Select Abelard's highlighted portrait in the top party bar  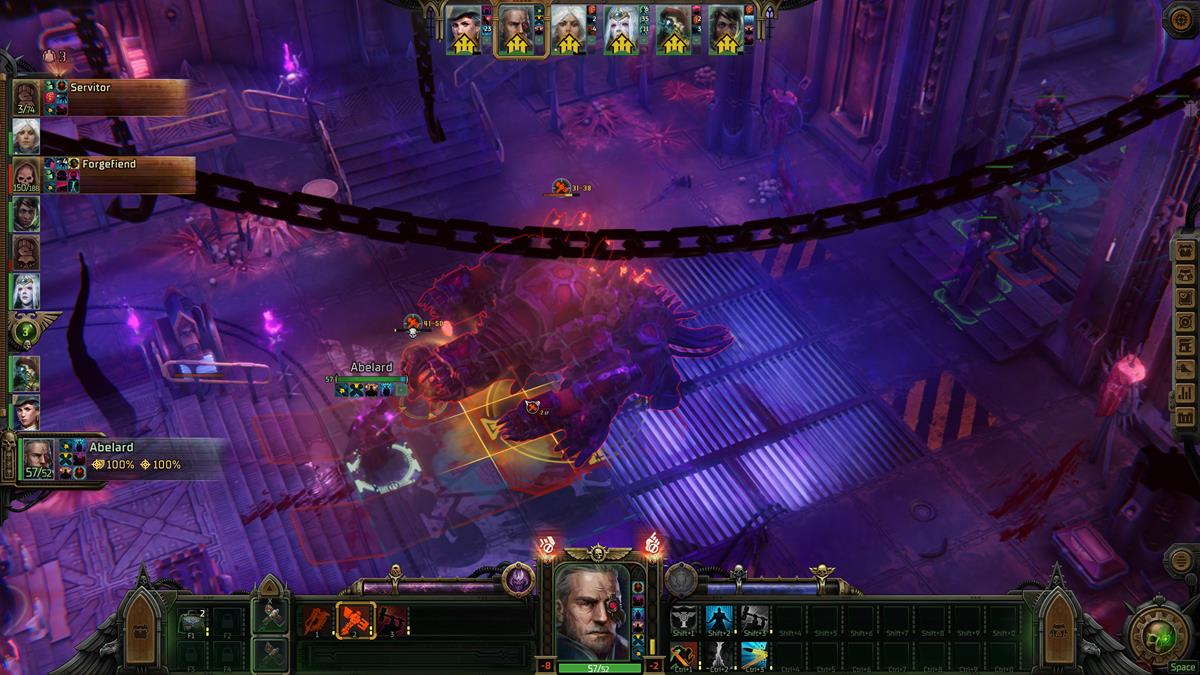click(516, 31)
